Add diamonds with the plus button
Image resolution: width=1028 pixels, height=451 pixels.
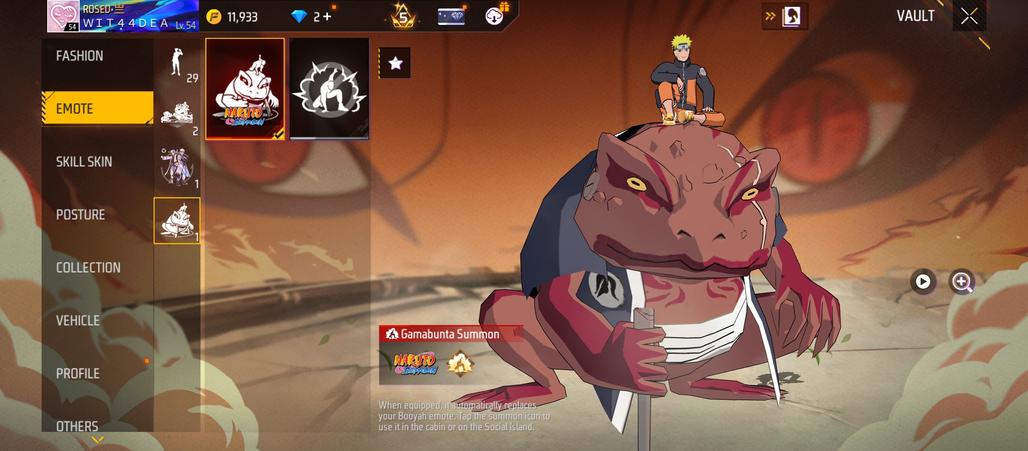(326, 17)
